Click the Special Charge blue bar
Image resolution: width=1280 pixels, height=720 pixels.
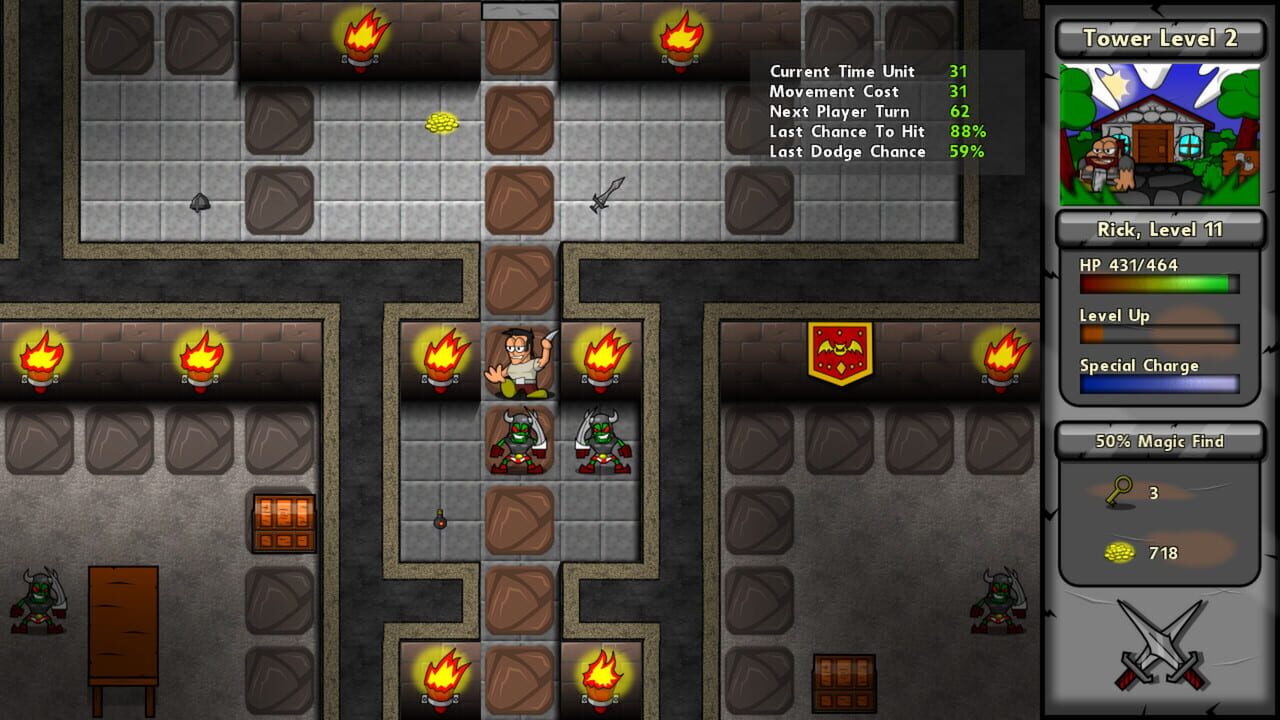[1159, 384]
